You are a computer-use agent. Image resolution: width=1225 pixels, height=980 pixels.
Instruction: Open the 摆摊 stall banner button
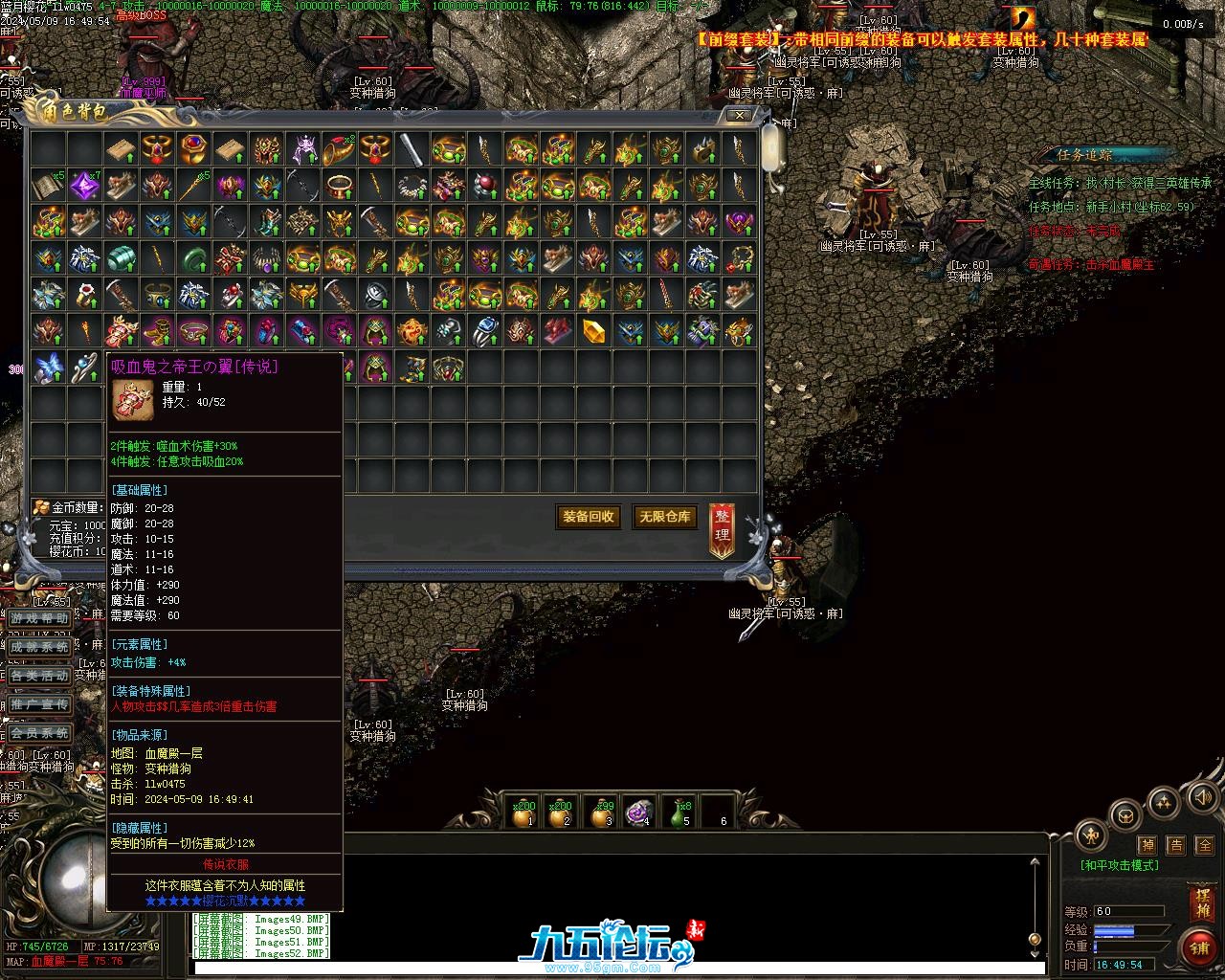point(1201,903)
